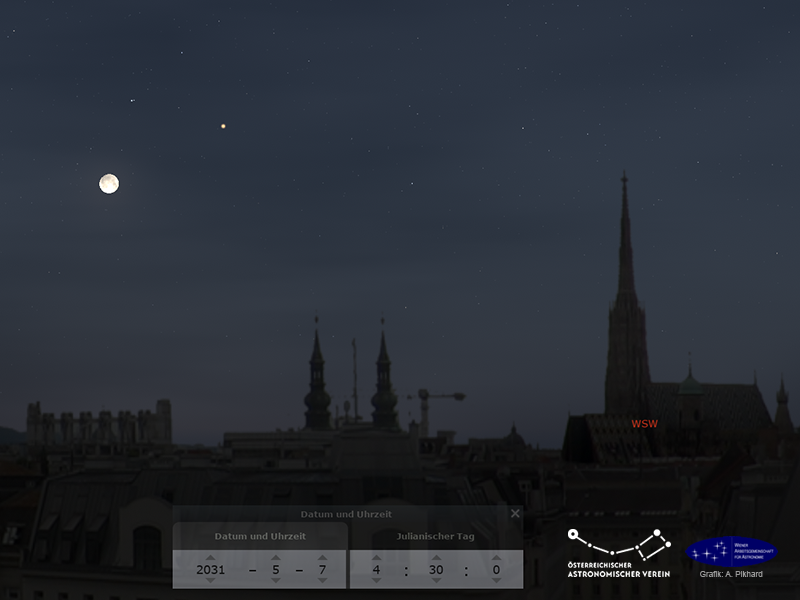Decrease the year below 2031
The image size is (800, 600).
point(210,580)
